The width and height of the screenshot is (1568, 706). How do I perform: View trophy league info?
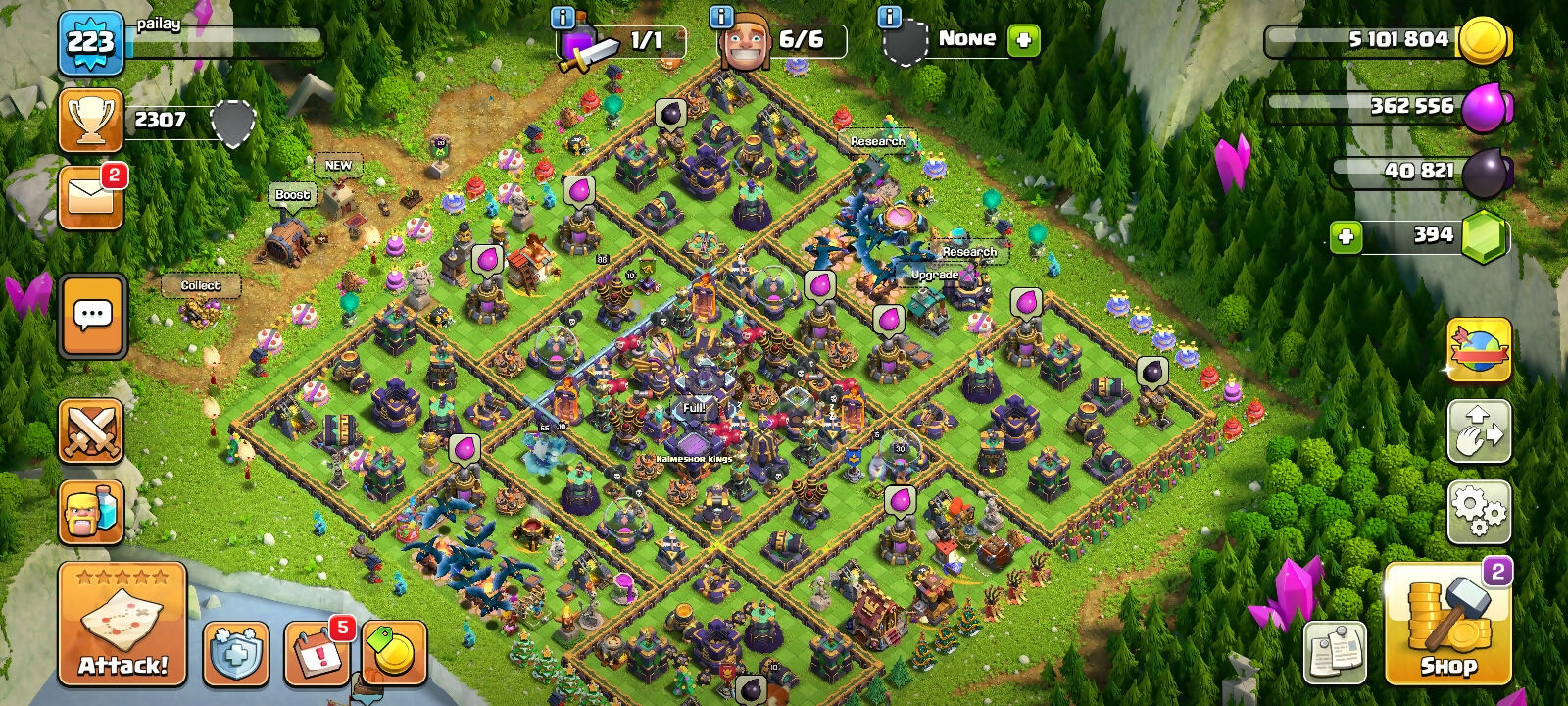[x=91, y=121]
